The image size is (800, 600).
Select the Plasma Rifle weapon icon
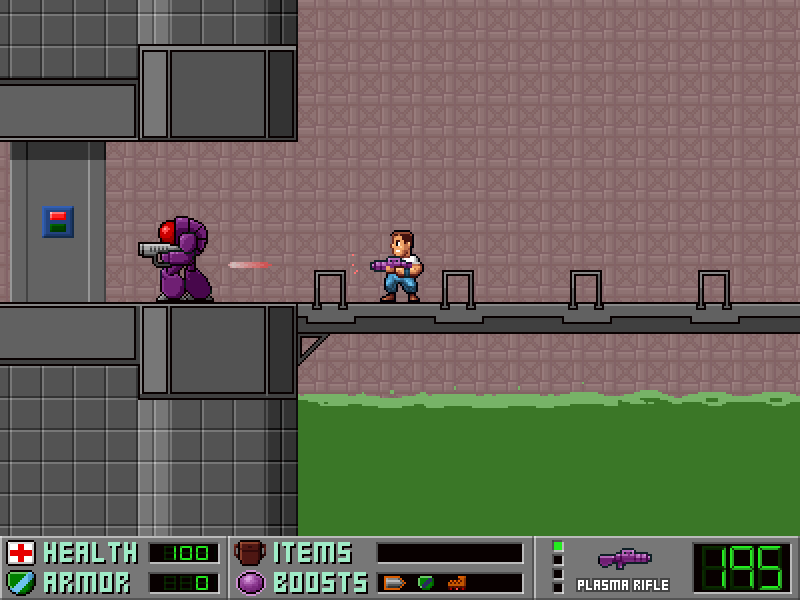pyautogui.click(x=624, y=559)
